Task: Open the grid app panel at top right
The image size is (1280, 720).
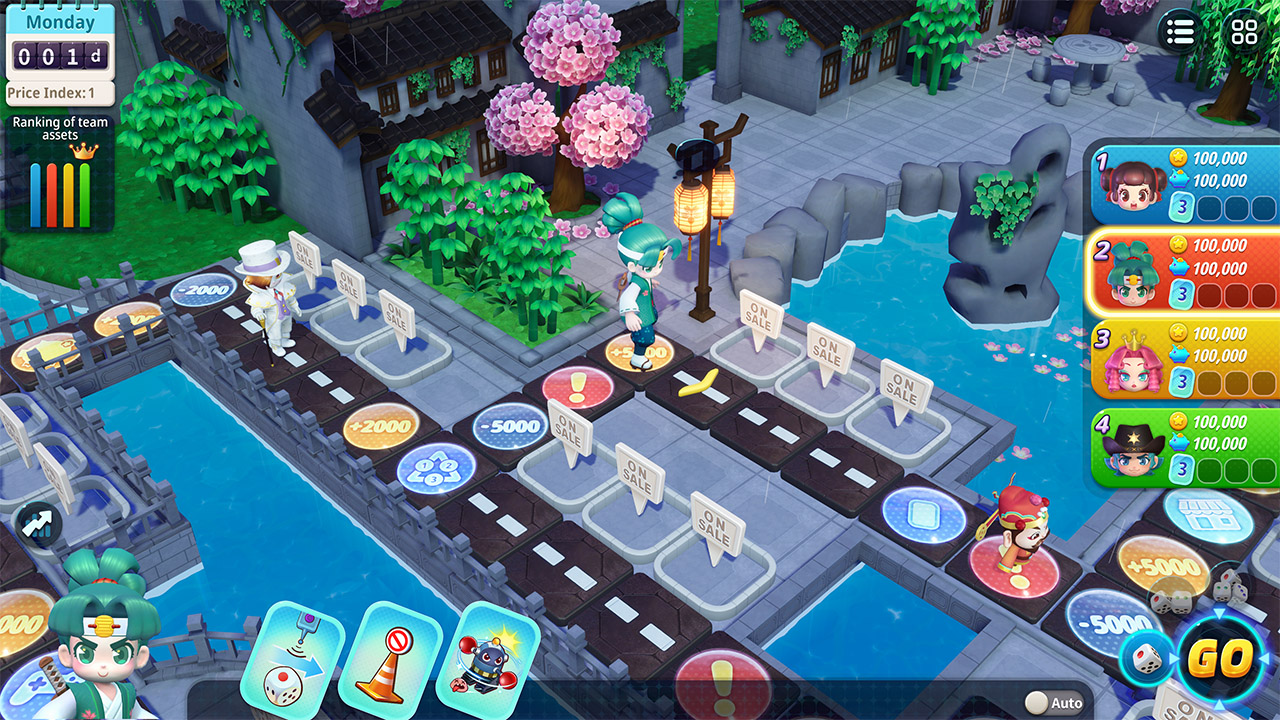Action: tap(1243, 33)
